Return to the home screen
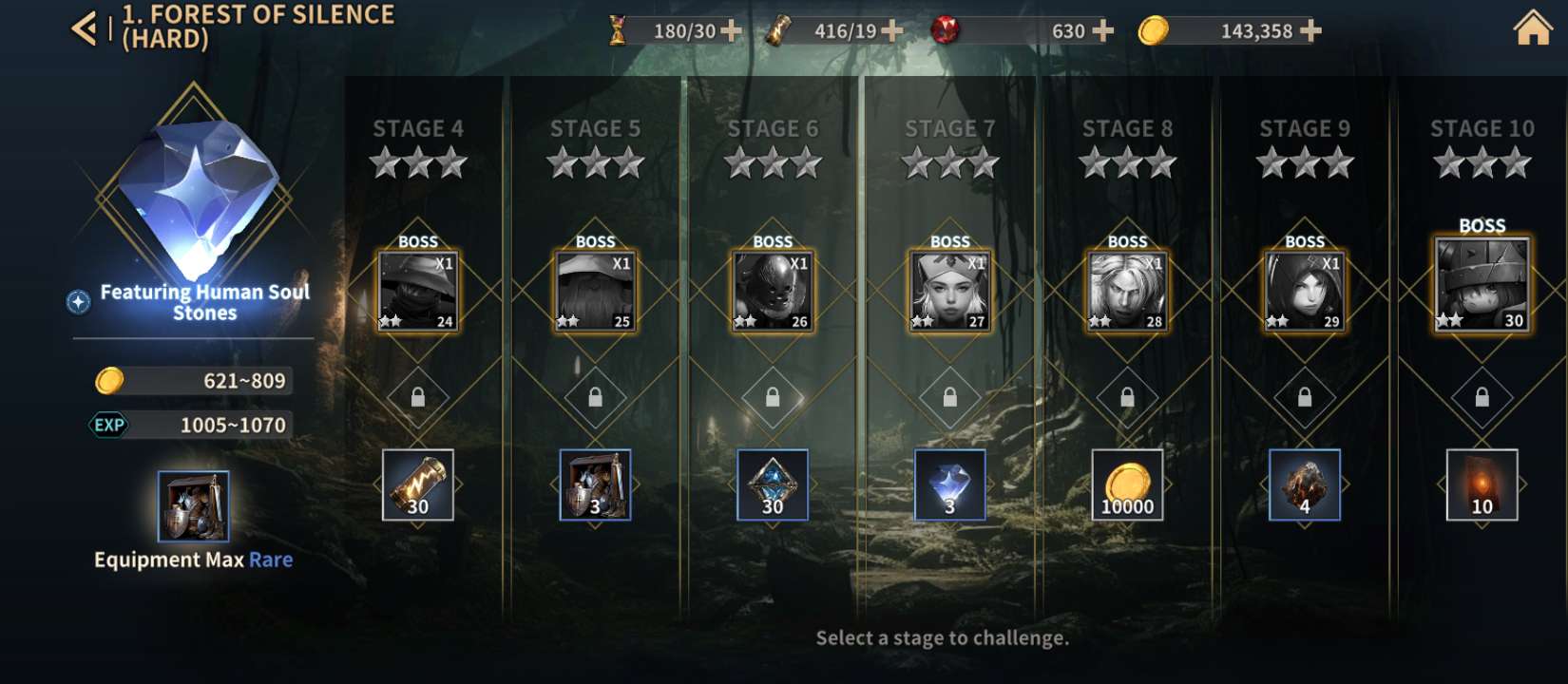 (x=1531, y=28)
